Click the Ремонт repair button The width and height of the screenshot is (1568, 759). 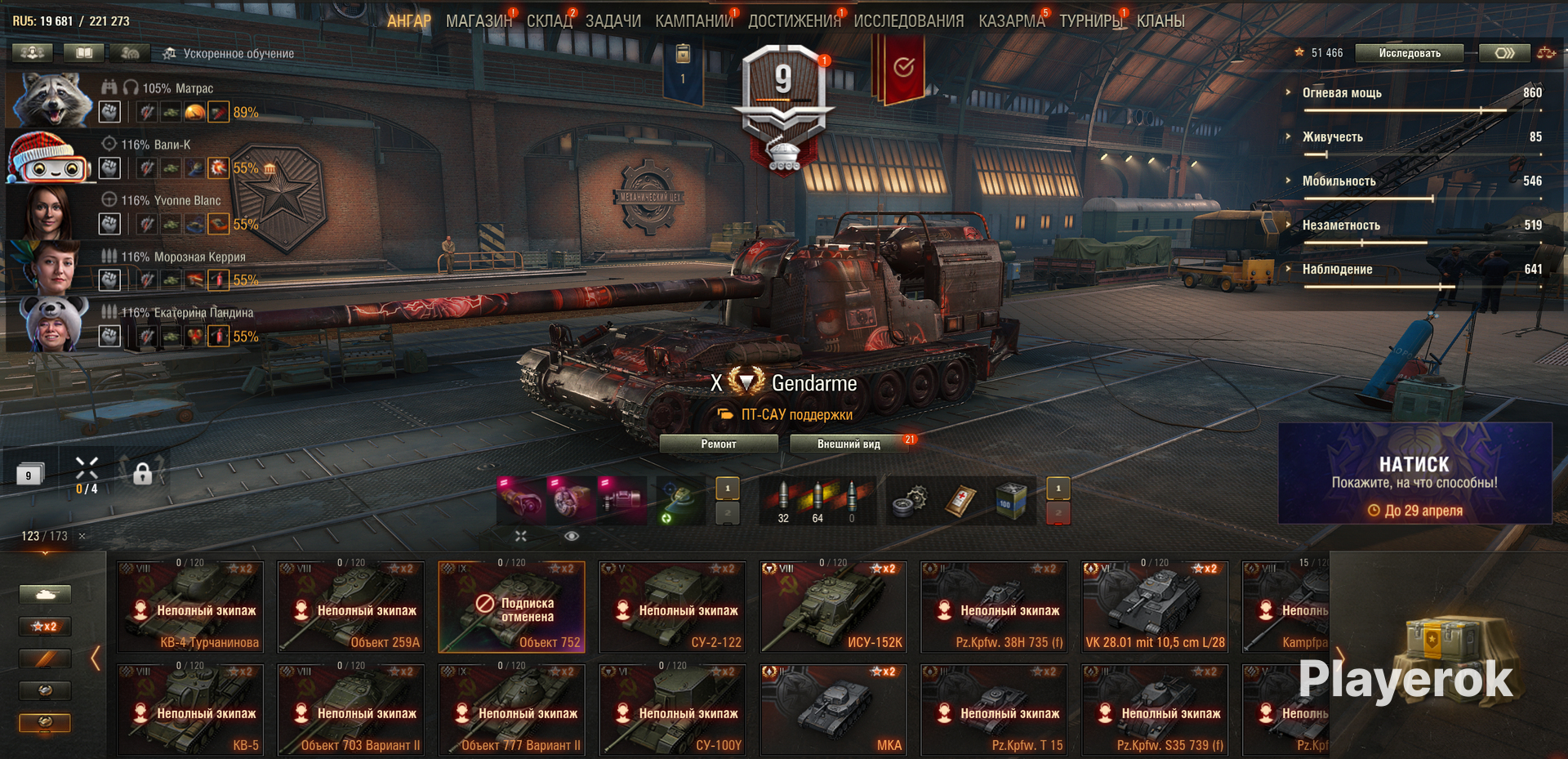tap(718, 444)
